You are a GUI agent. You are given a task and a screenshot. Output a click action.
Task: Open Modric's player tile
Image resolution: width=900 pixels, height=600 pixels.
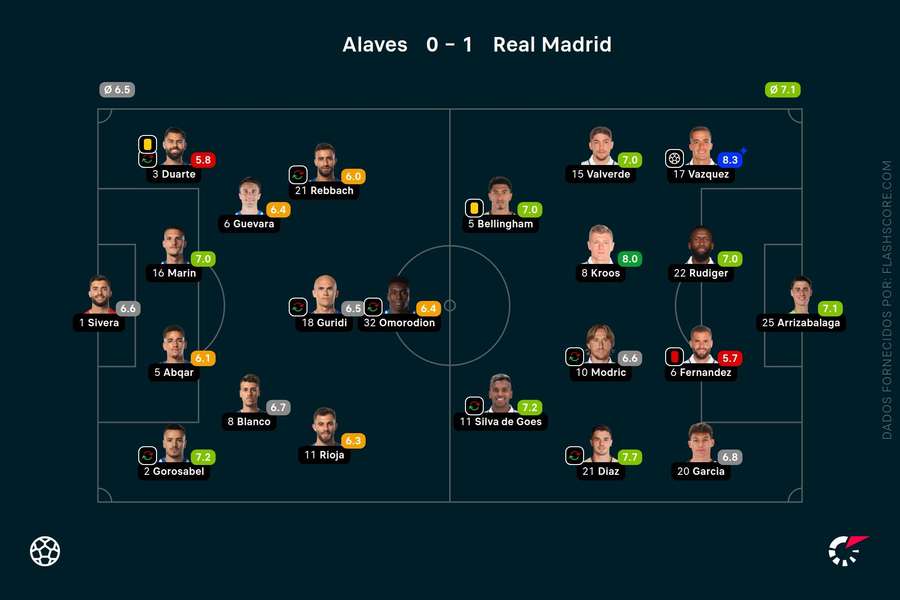pyautogui.click(x=600, y=345)
